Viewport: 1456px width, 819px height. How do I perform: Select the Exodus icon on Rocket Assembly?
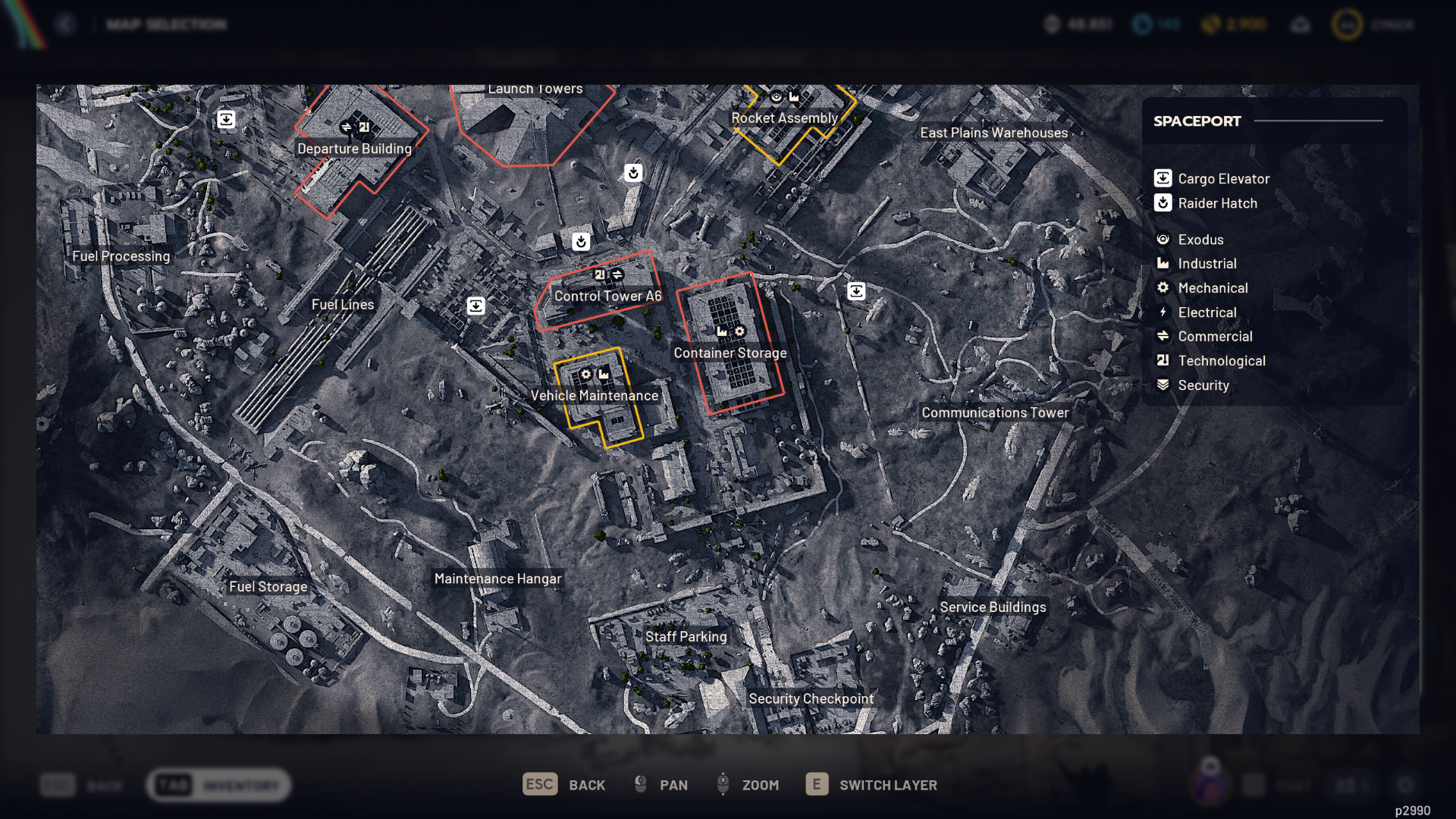pyautogui.click(x=777, y=96)
